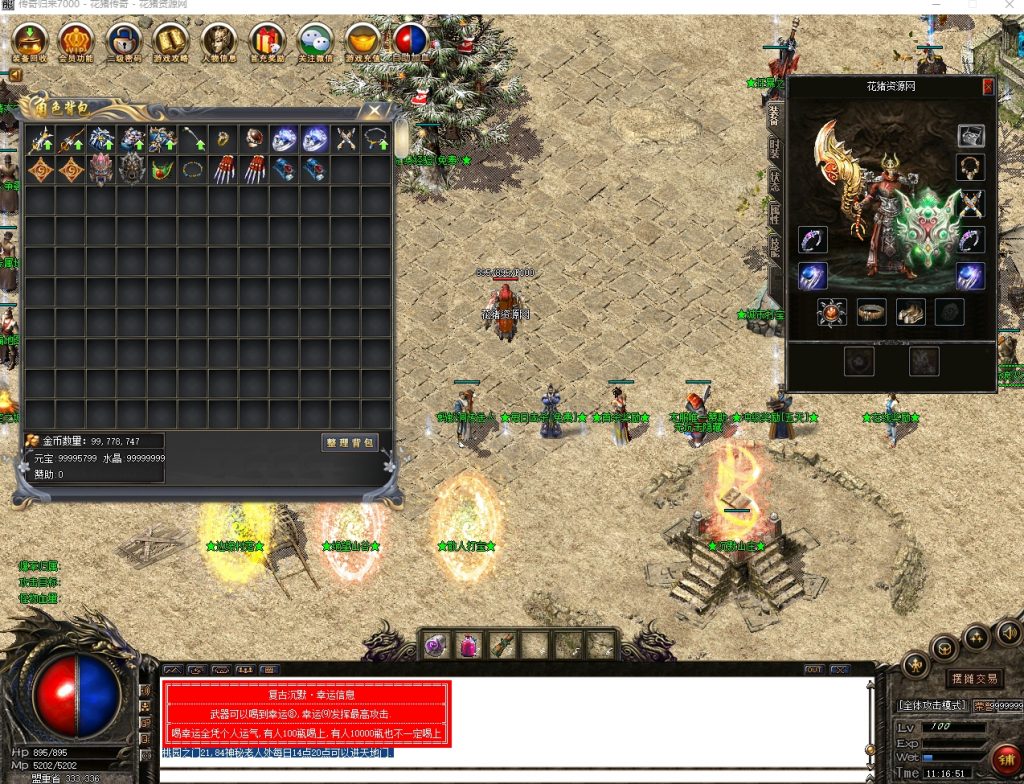Open the 首充奖励 gift box reward
This screenshot has height=784, width=1024.
tap(267, 43)
